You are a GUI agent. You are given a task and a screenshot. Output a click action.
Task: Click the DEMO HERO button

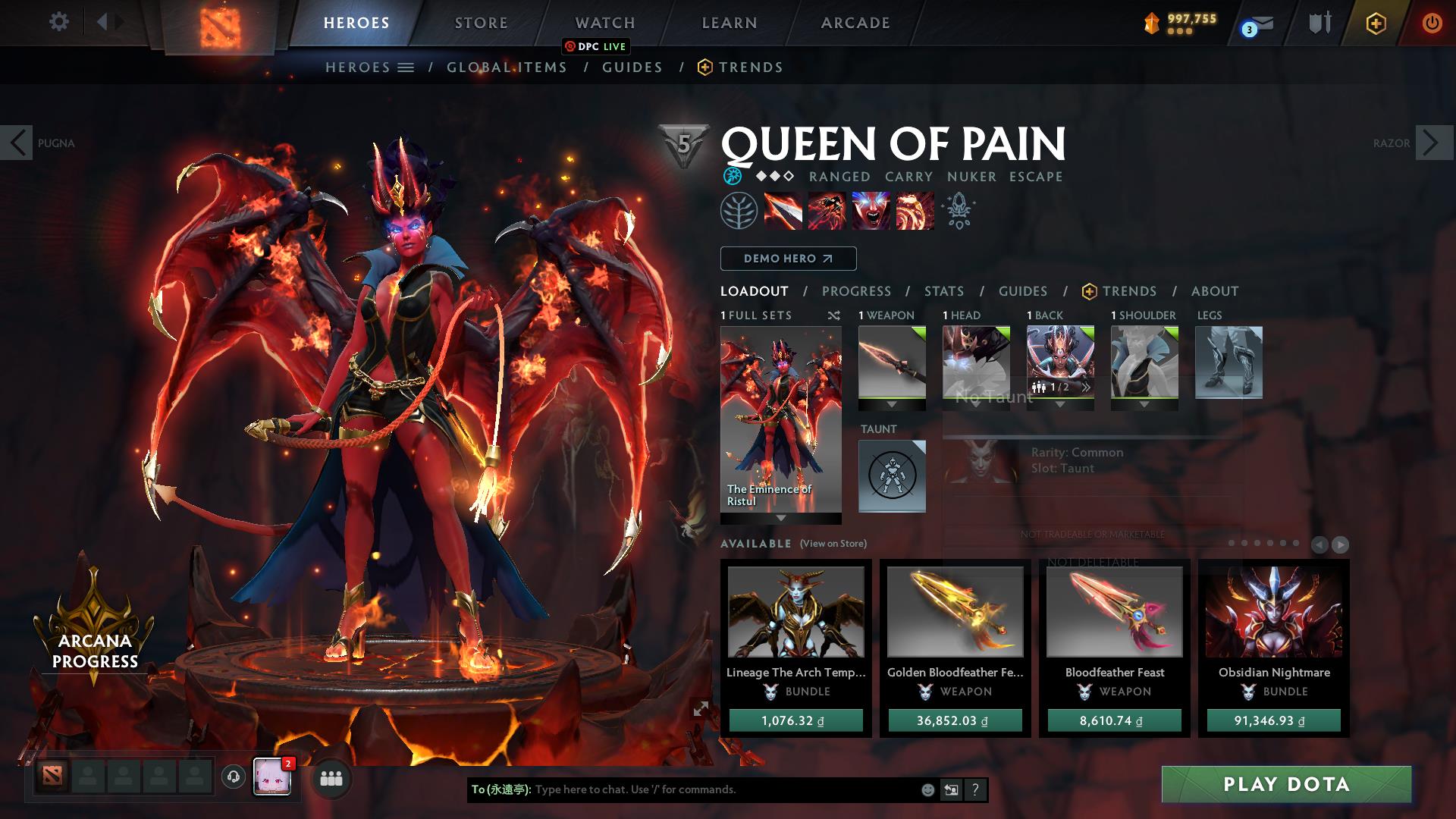click(787, 259)
